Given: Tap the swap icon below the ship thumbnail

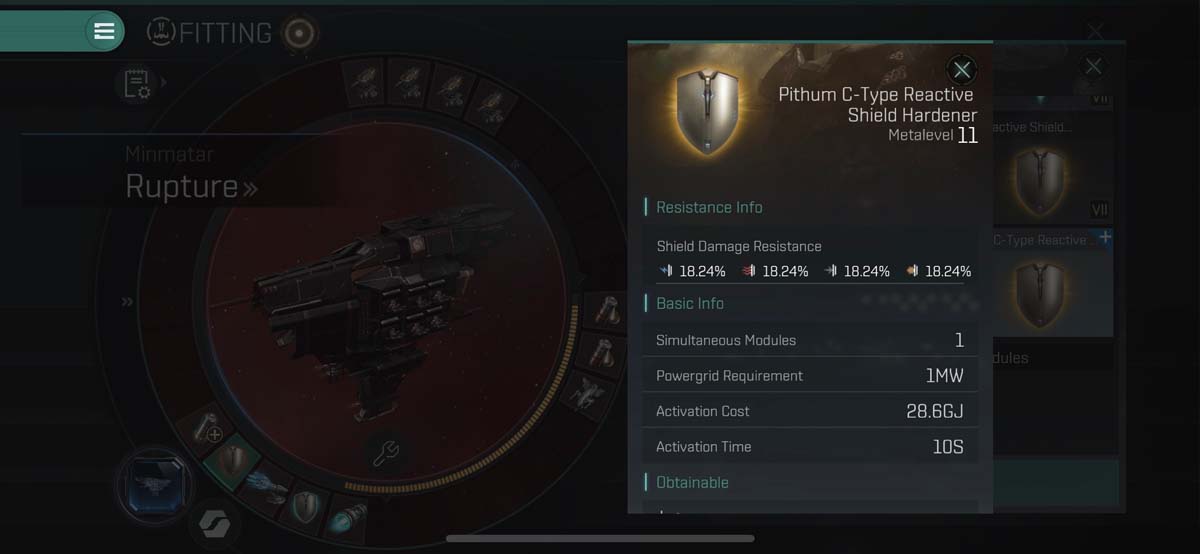Looking at the screenshot, I should 213,525.
